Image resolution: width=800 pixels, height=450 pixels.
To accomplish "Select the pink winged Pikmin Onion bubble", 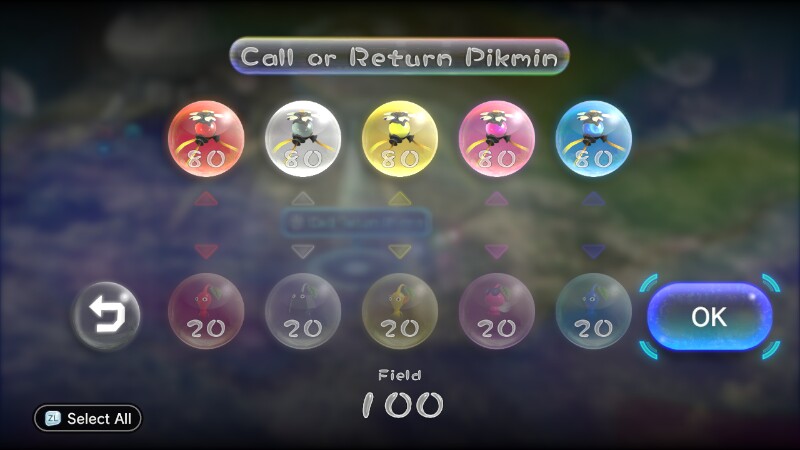I will pyautogui.click(x=496, y=138).
